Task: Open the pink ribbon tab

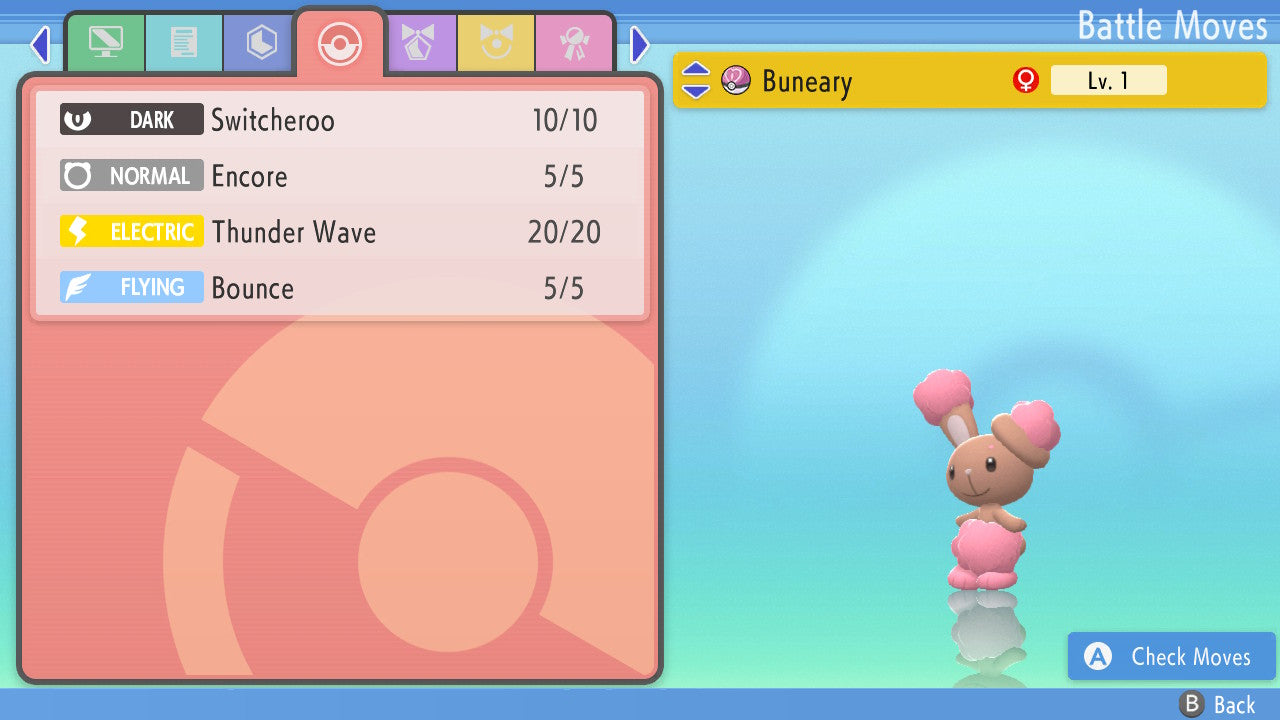Action: tap(574, 43)
